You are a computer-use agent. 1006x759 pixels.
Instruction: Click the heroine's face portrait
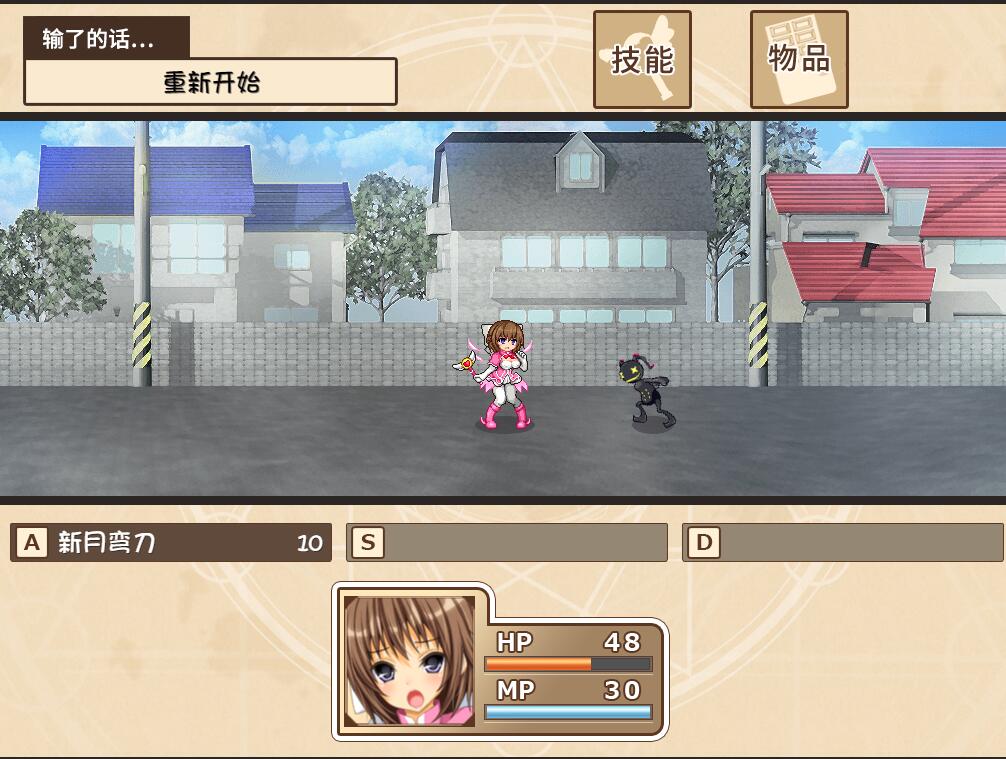pos(409,661)
